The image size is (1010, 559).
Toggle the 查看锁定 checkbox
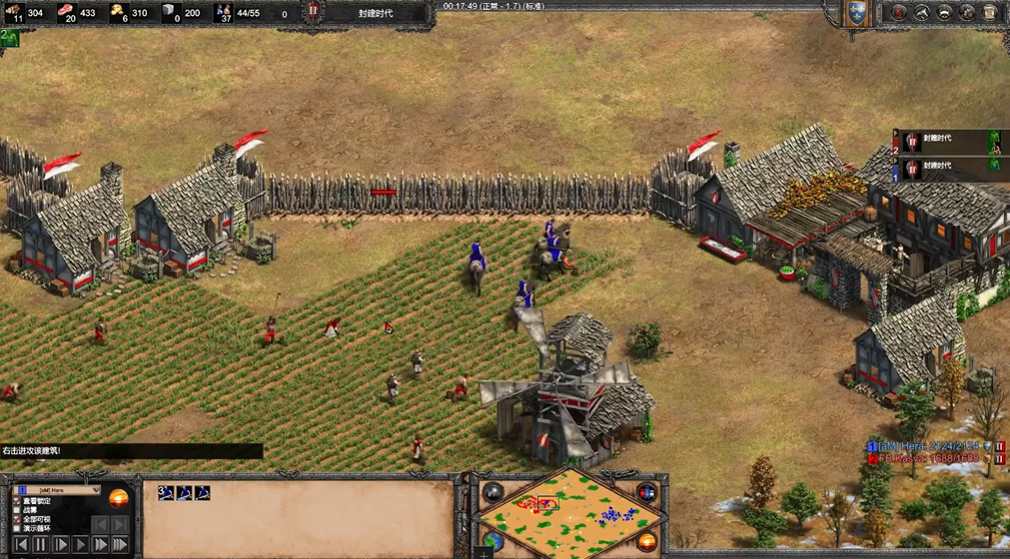click(x=16, y=501)
